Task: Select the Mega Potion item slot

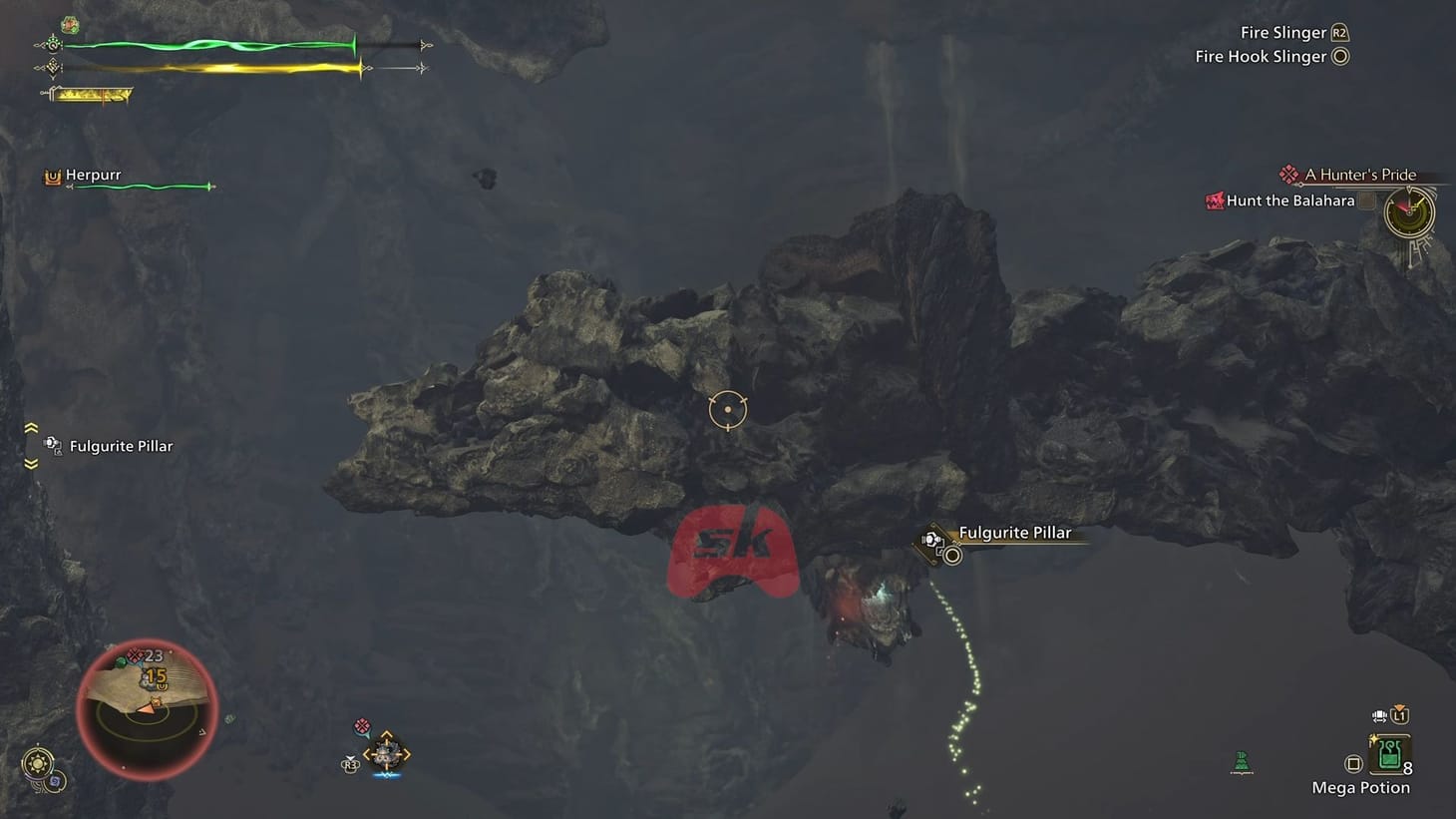Action: 1389,756
